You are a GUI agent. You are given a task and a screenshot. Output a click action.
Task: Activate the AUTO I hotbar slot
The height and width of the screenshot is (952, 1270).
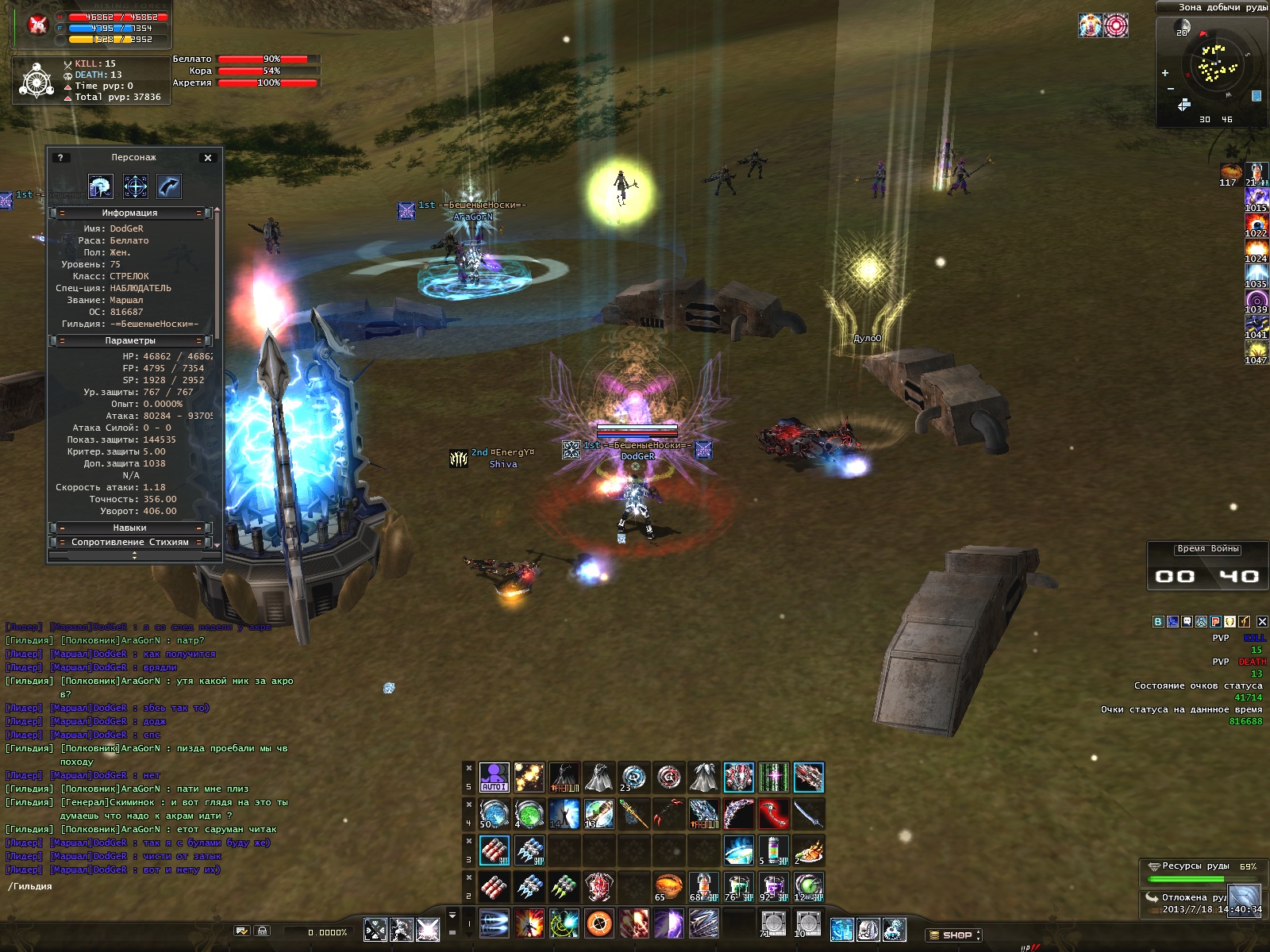(494, 777)
